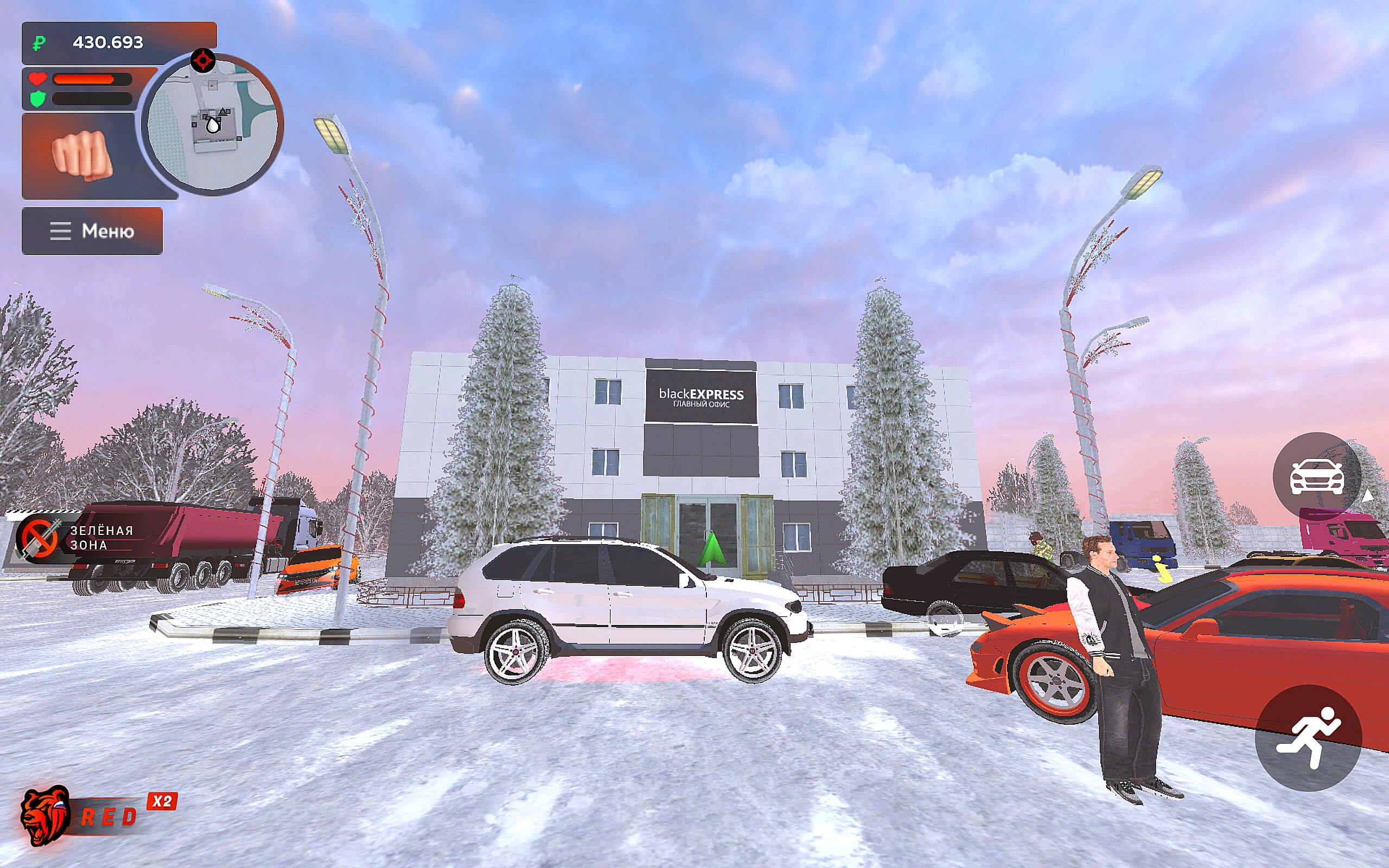Tap the fist weapon slot
Screen dimensions: 1389x868
81,155
